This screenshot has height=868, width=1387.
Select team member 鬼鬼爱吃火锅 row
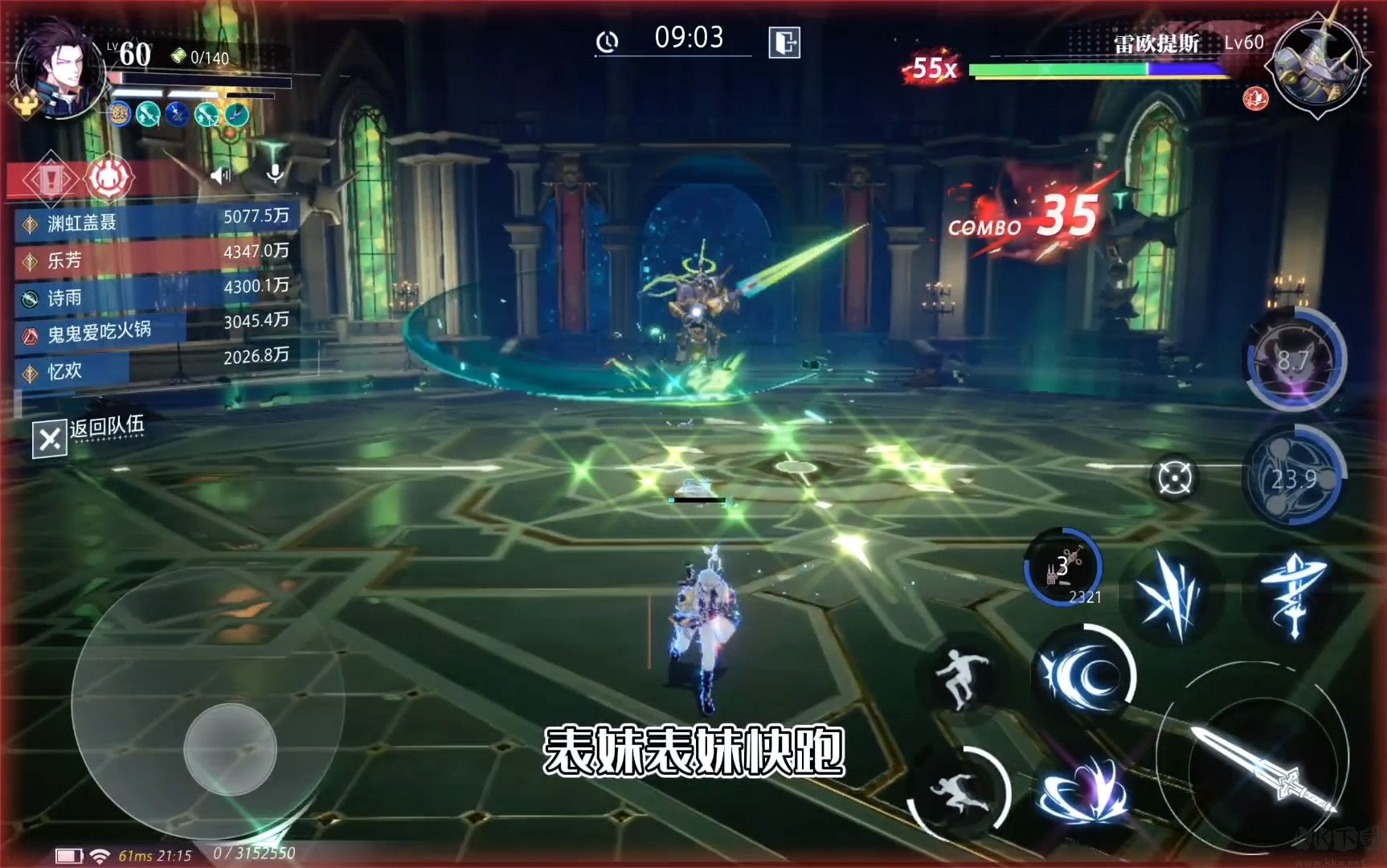pos(157,330)
